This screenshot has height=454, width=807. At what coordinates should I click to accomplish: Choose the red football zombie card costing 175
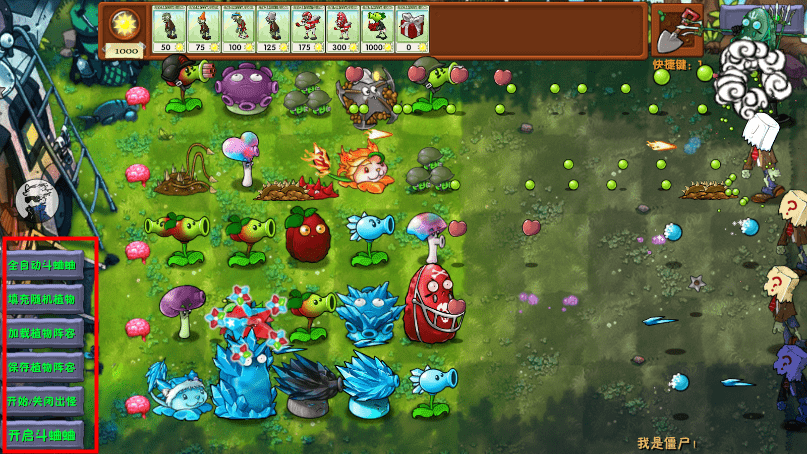[x=307, y=29]
